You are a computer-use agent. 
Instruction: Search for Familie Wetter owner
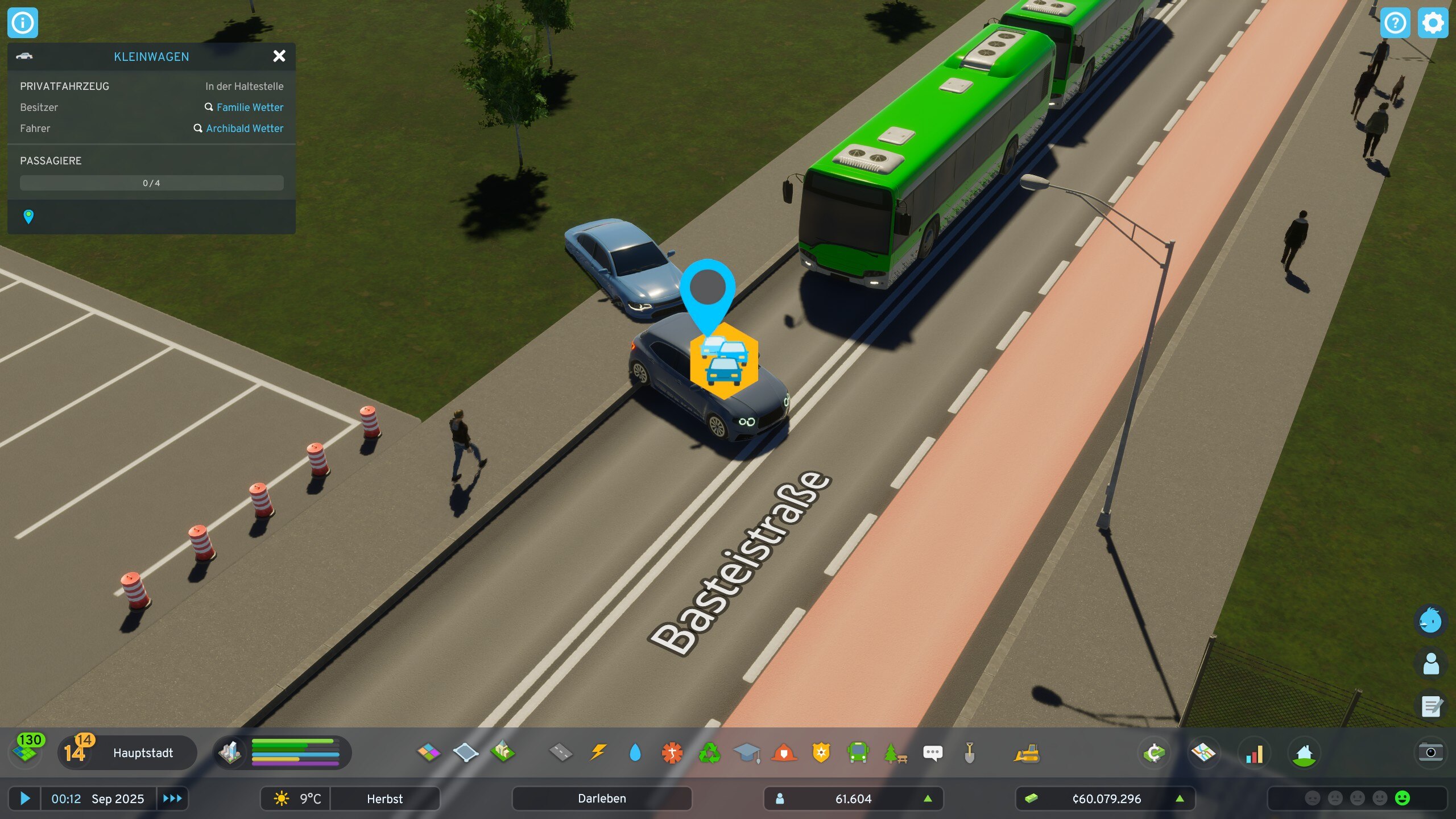pyautogui.click(x=250, y=107)
